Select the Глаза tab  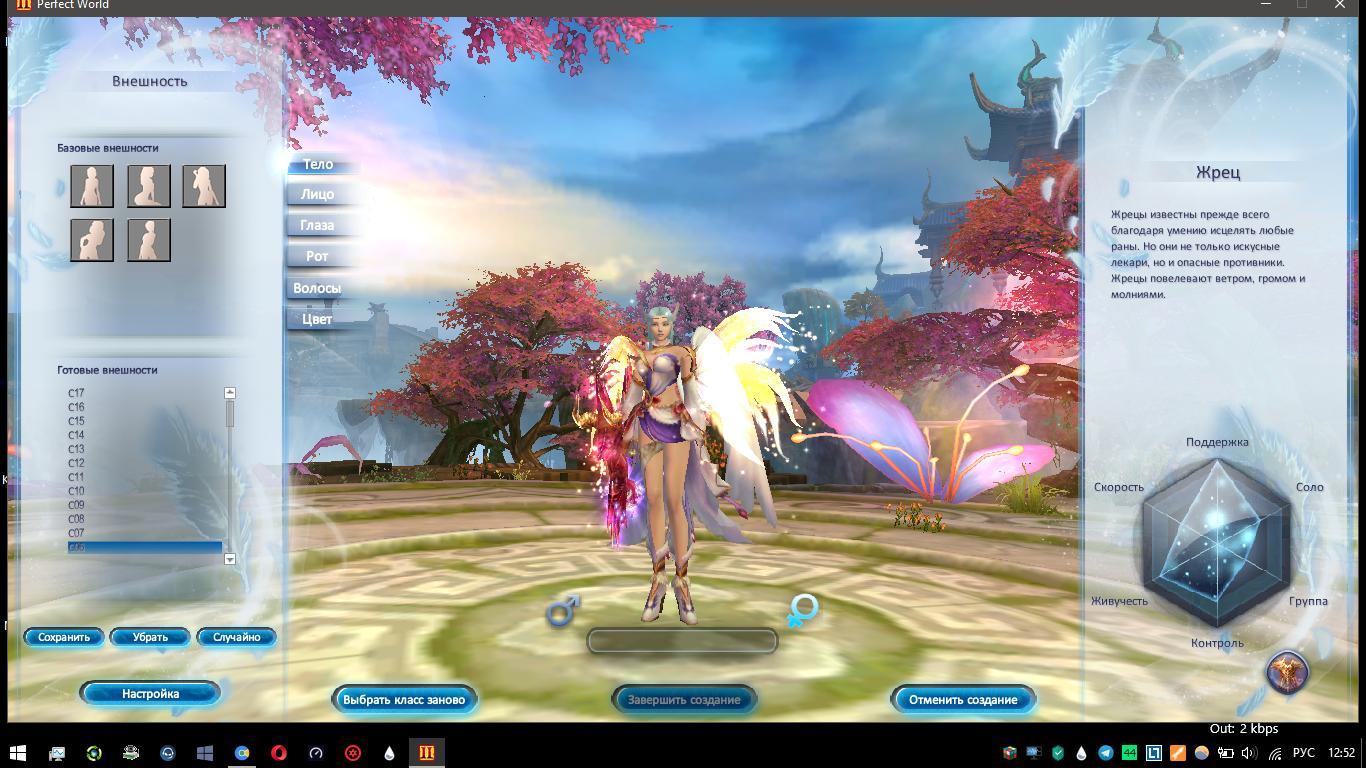[317, 226]
